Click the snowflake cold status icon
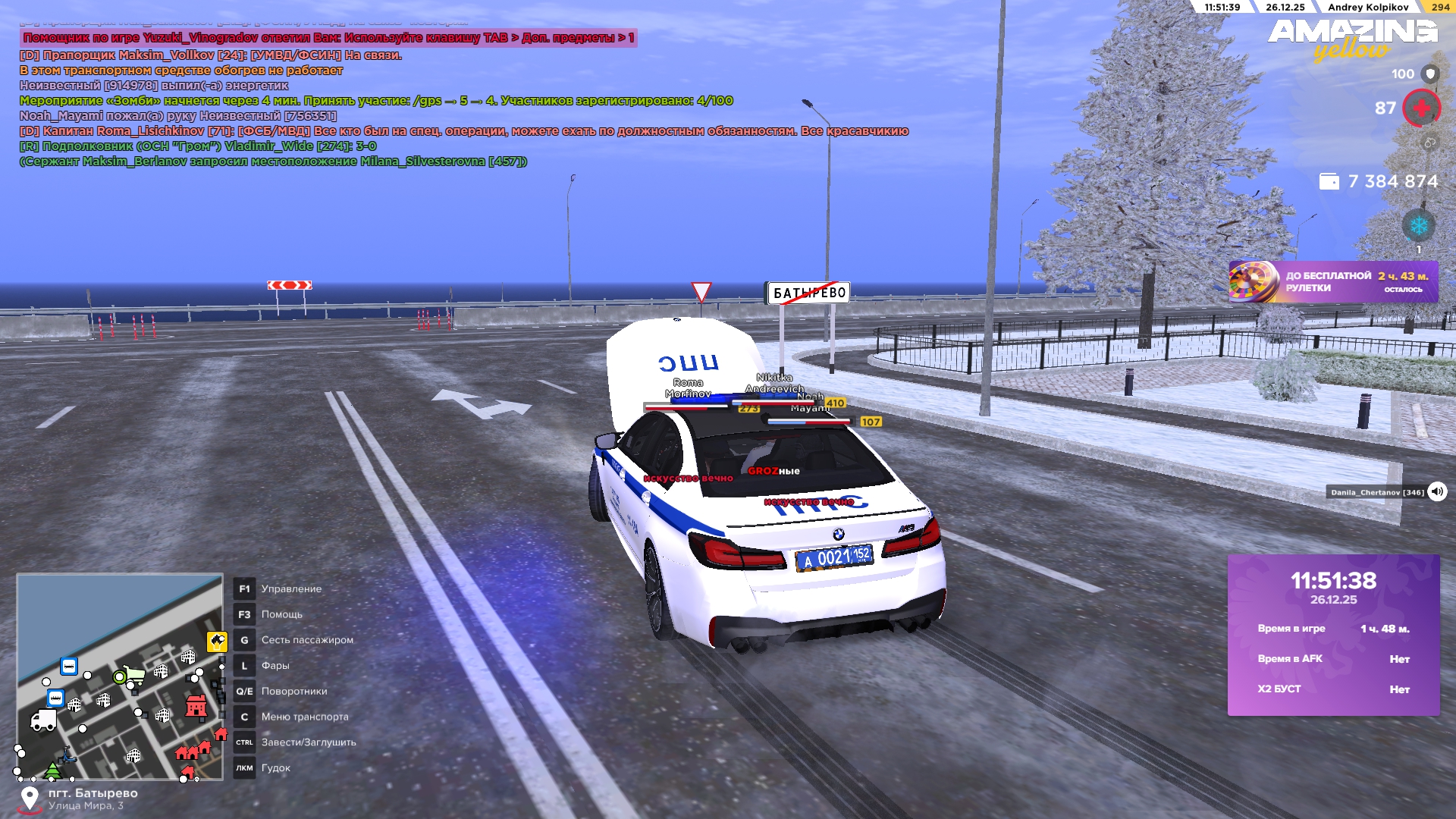 coord(1418,226)
